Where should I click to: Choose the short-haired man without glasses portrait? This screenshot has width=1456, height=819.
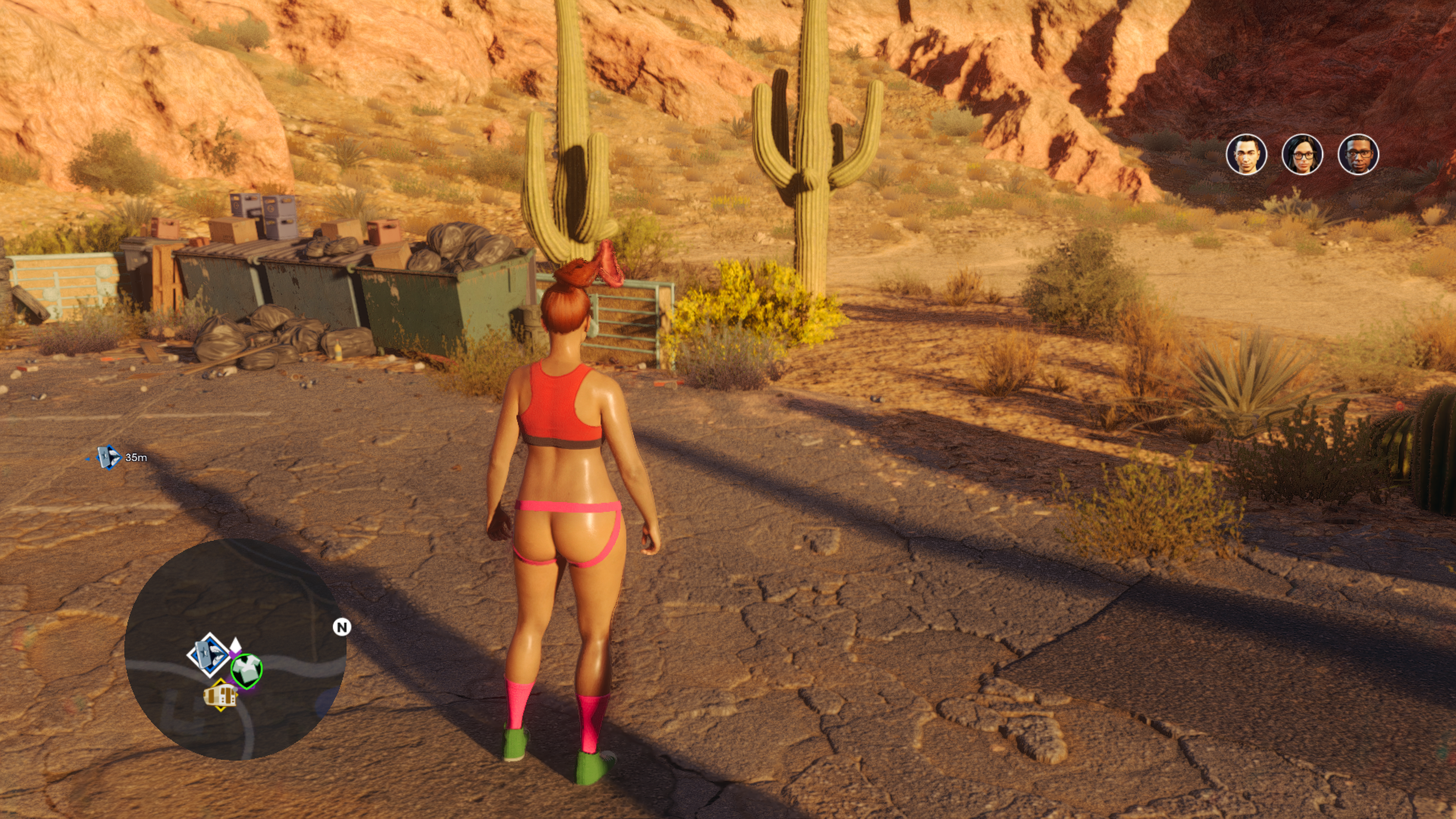(1246, 154)
